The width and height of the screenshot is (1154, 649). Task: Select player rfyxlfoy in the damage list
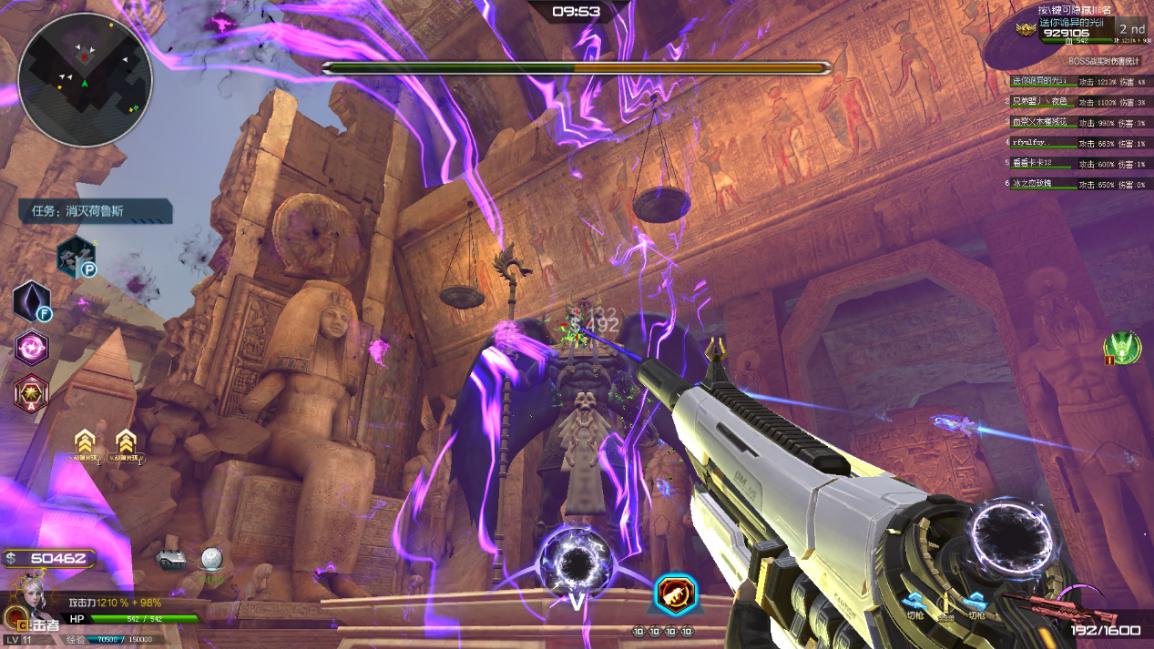tap(1075, 143)
